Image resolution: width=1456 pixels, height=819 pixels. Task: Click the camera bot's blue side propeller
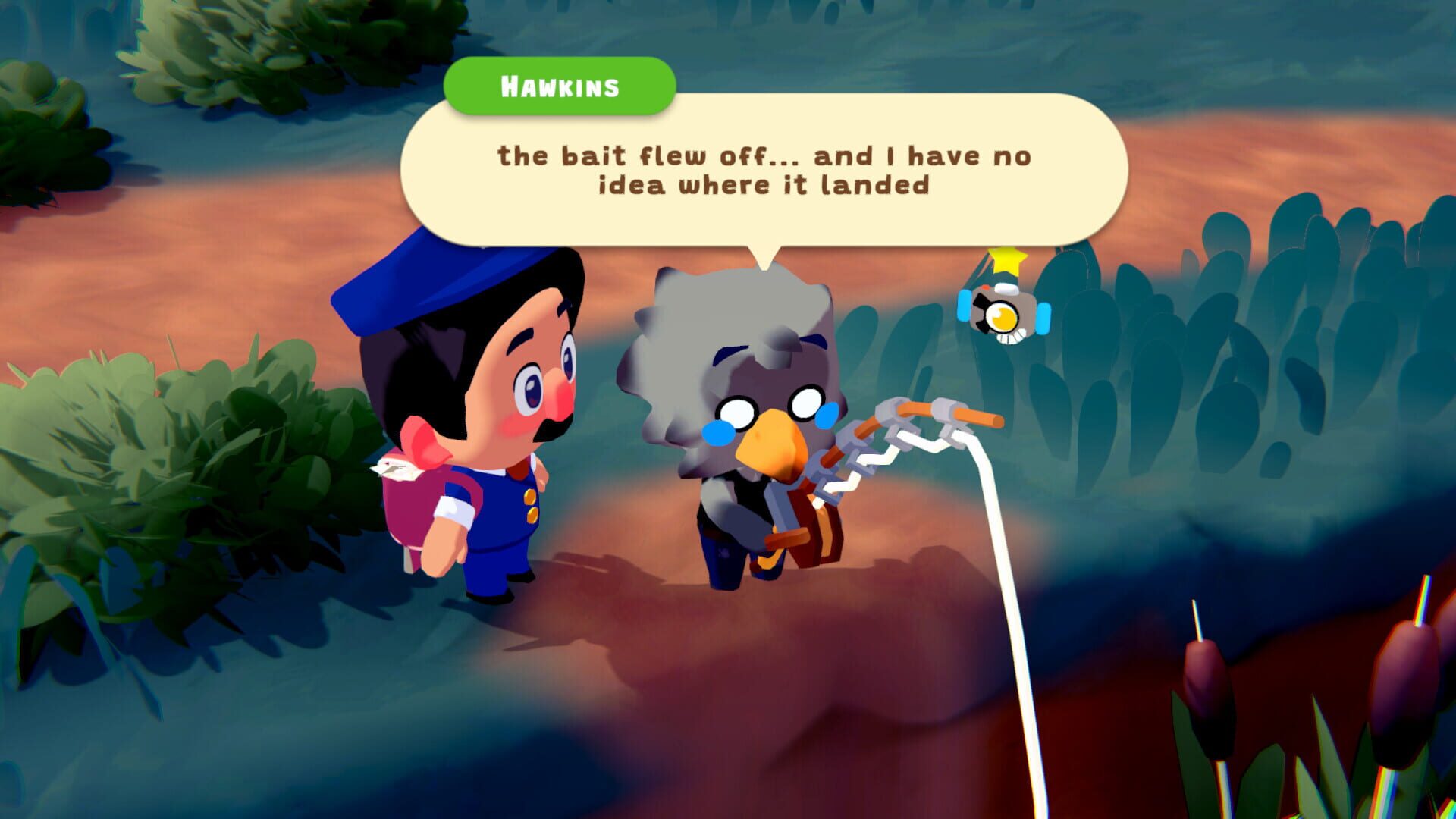[1043, 319]
